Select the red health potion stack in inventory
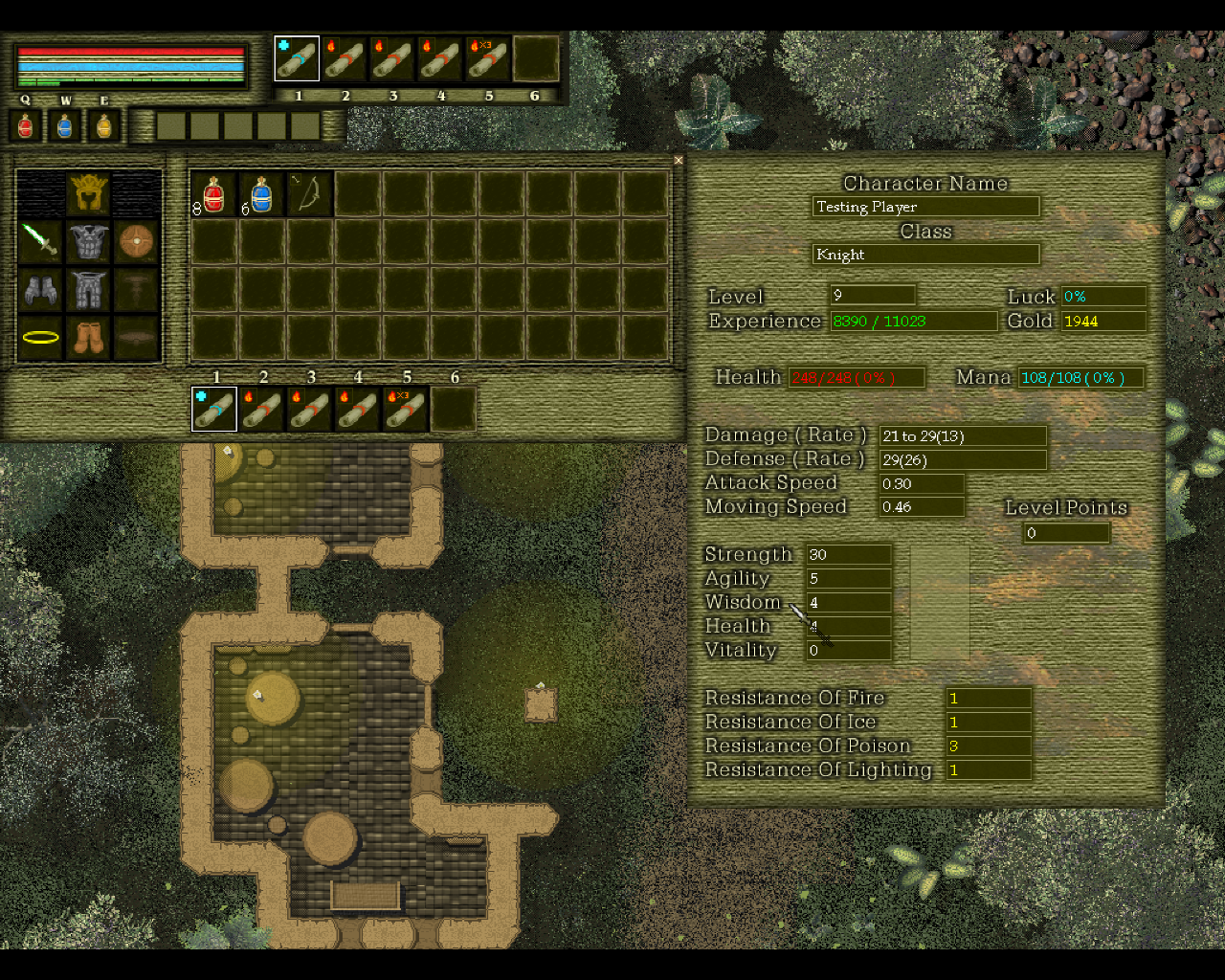1225x980 pixels. 214,194
